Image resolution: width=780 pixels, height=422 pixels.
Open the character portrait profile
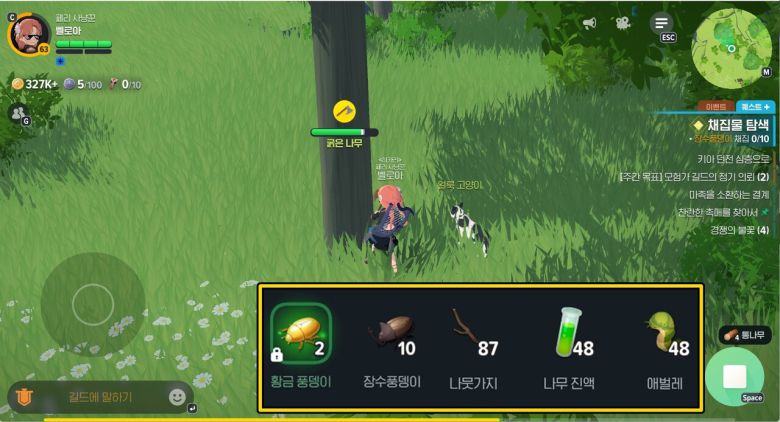click(29, 34)
